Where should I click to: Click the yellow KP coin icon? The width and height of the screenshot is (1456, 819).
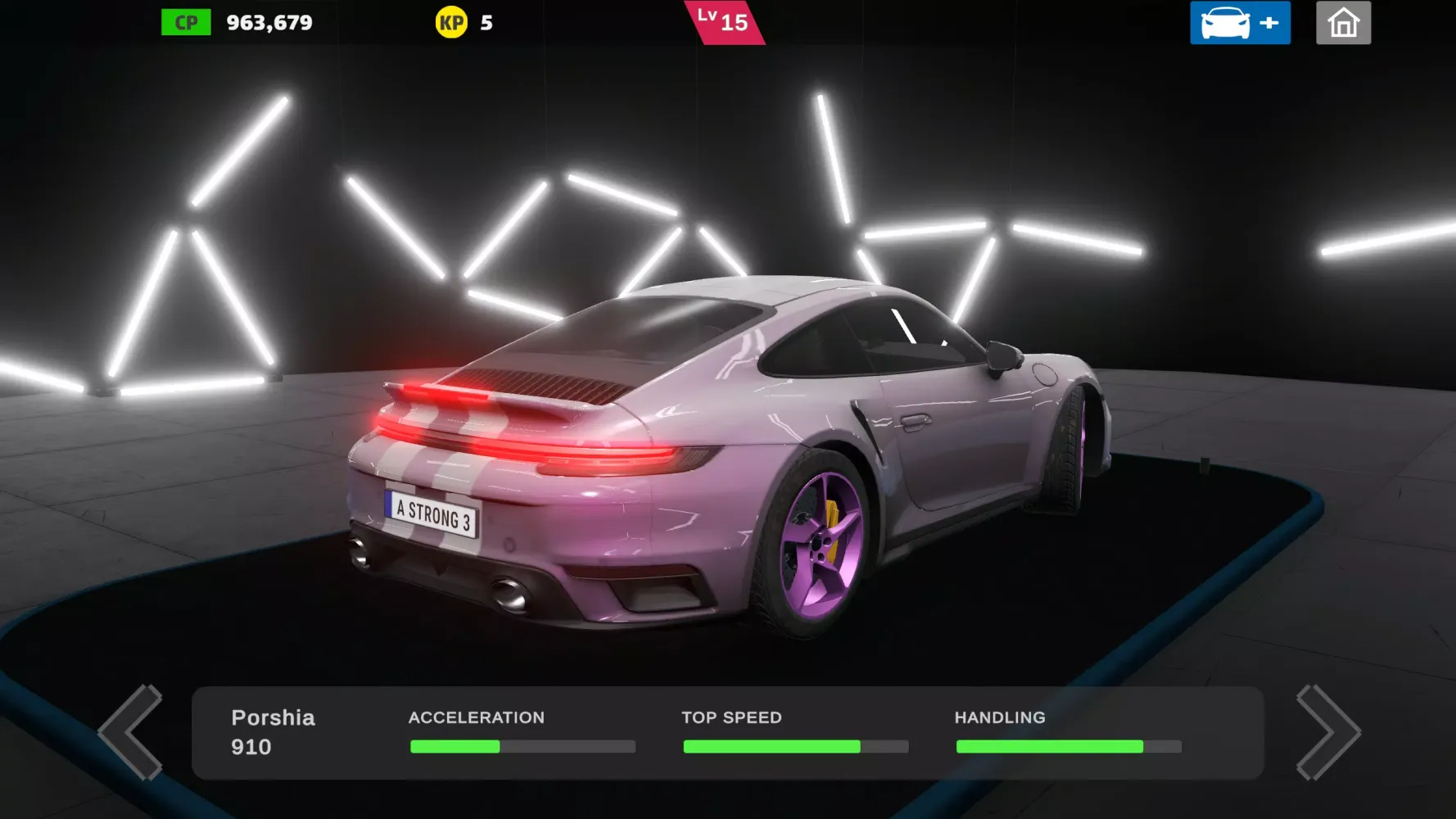coord(453,22)
